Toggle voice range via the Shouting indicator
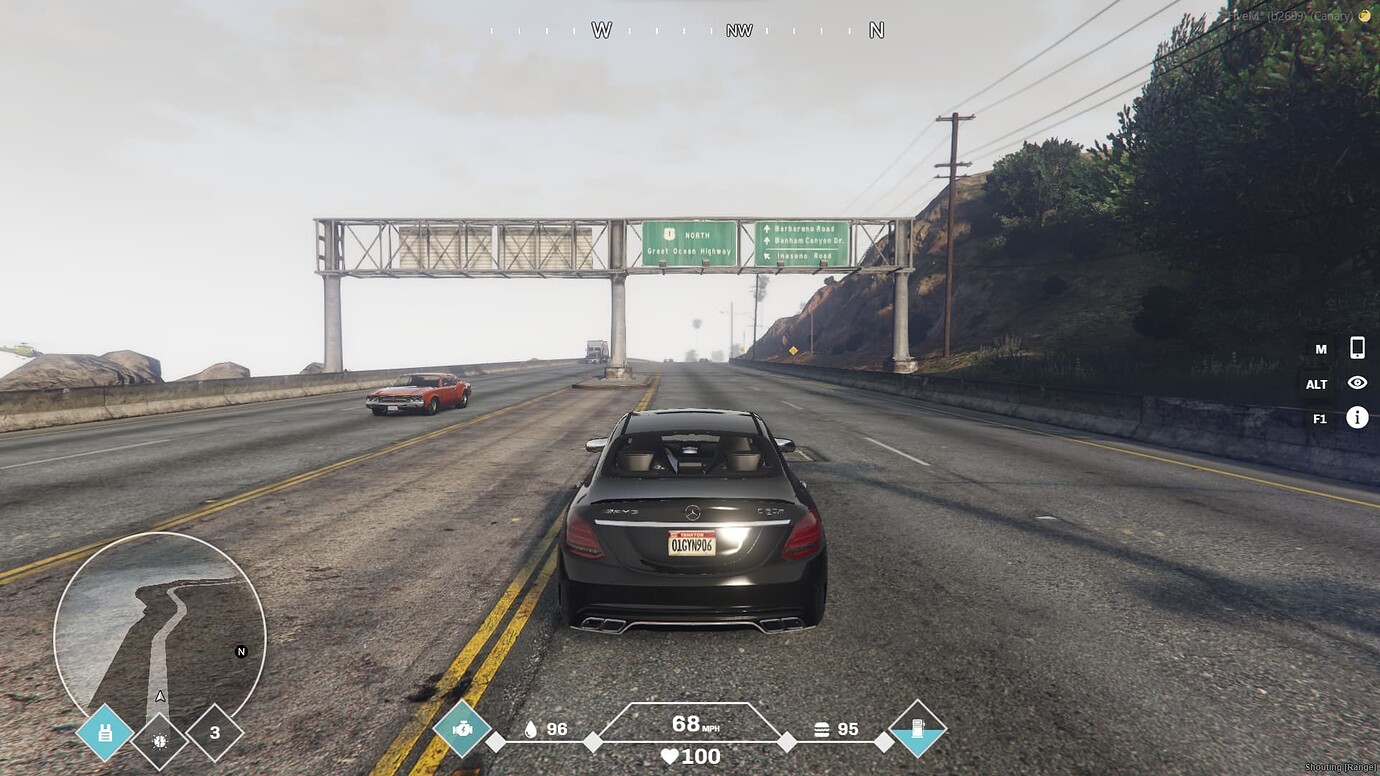The image size is (1380, 776). [x=1339, y=766]
